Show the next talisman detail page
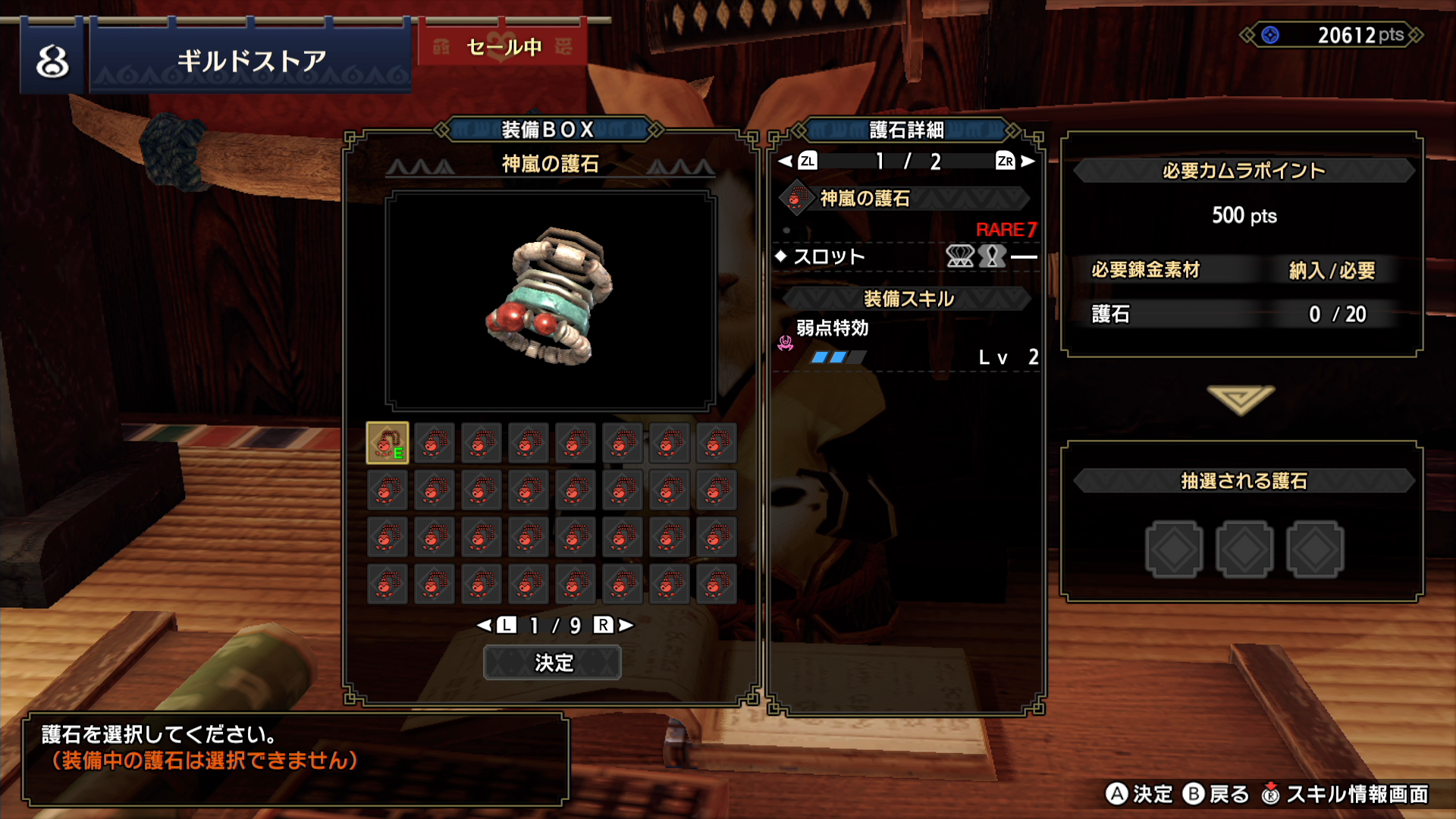1456x819 pixels. click(1015, 161)
